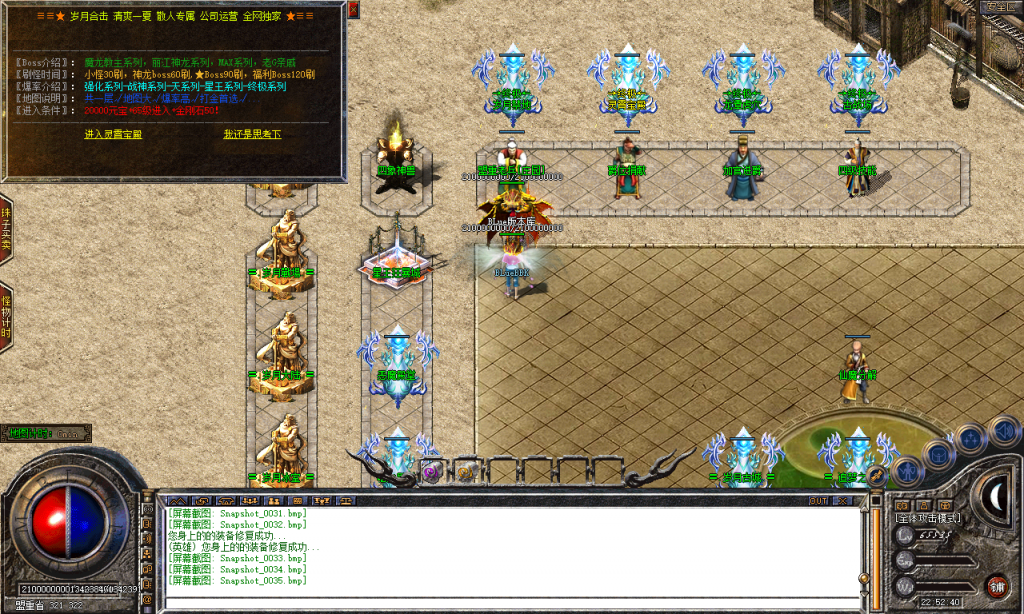Open the bag inventory round button
The image size is (1024, 614).
[939, 454]
